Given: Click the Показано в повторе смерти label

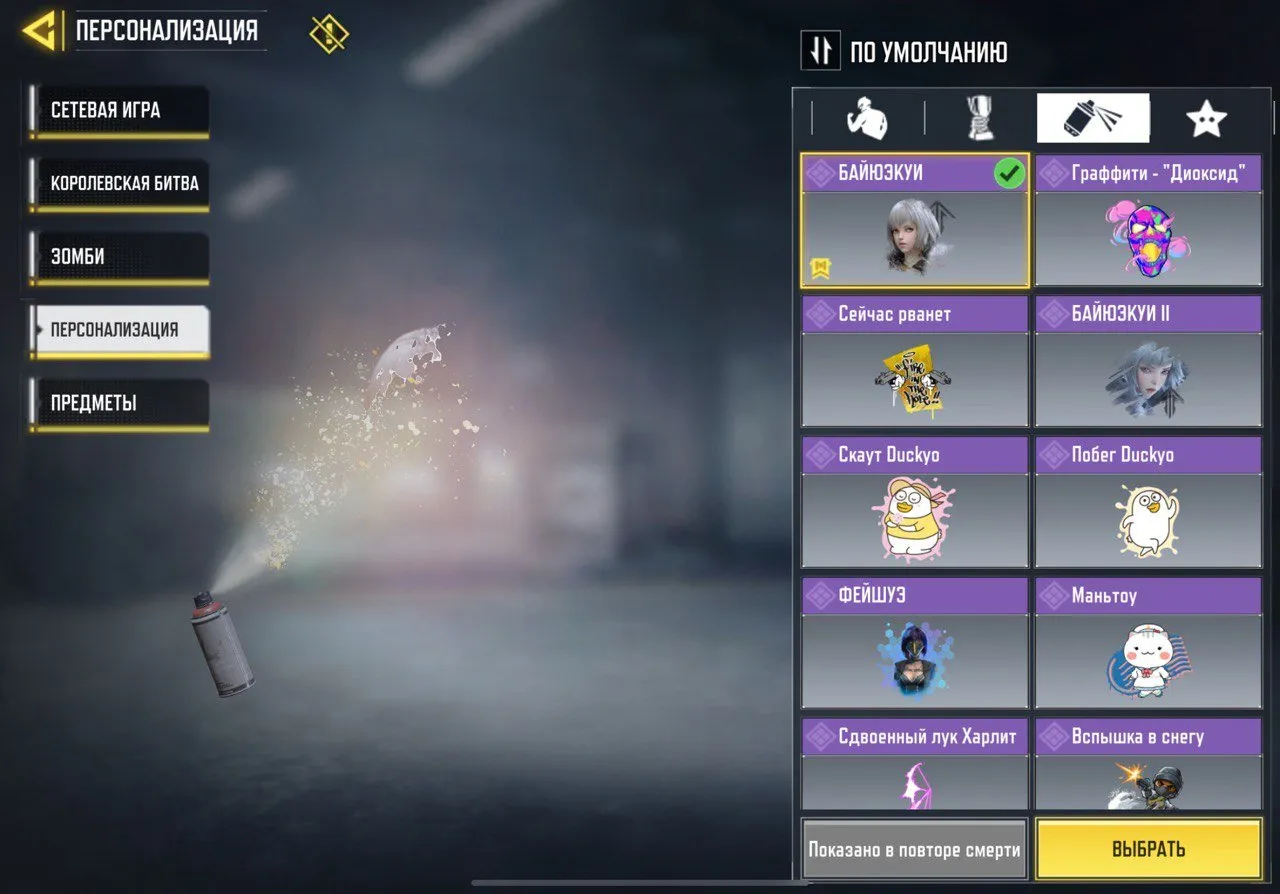Looking at the screenshot, I should point(913,849).
